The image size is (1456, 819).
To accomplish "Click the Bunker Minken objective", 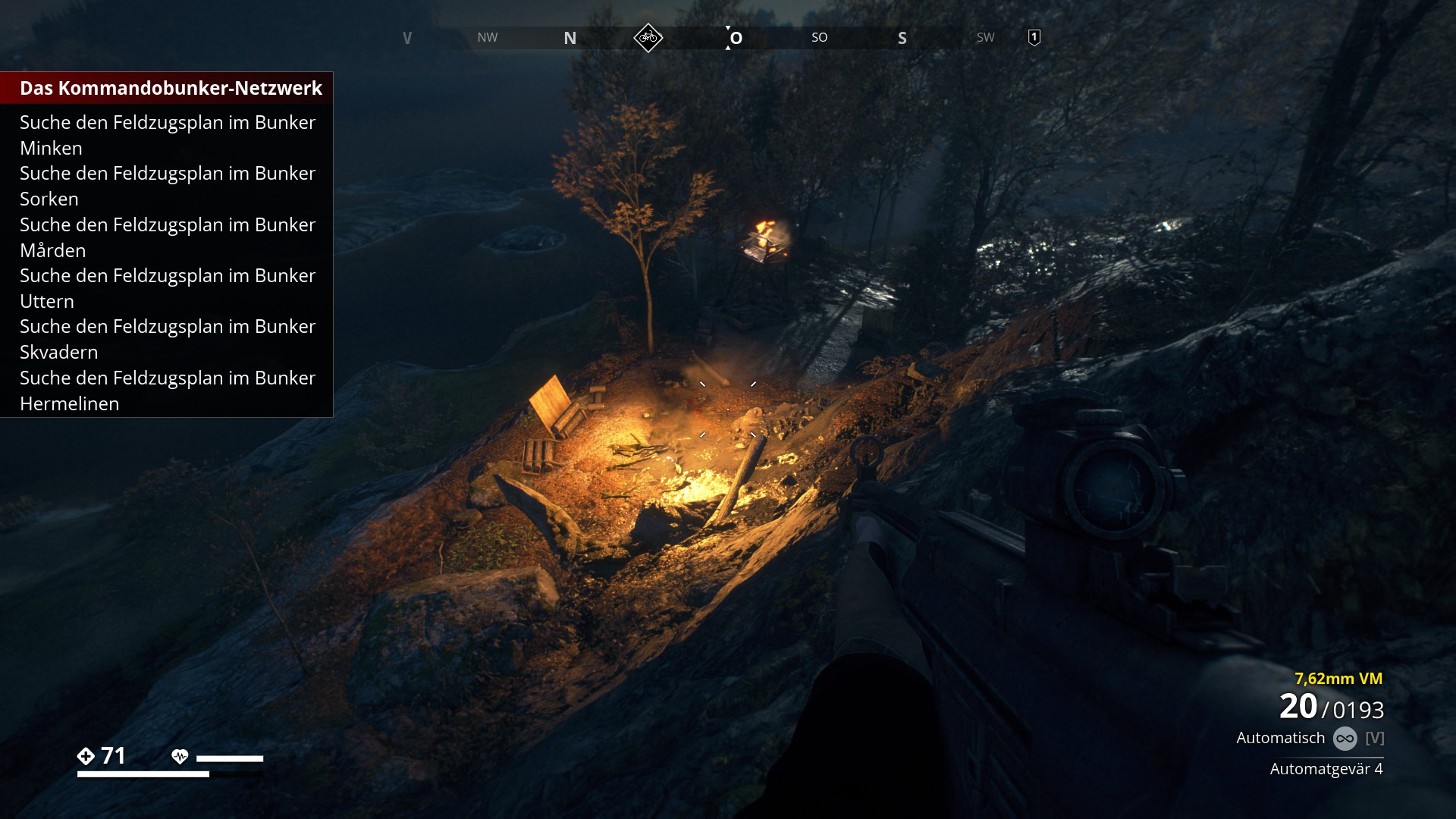I will [x=167, y=135].
